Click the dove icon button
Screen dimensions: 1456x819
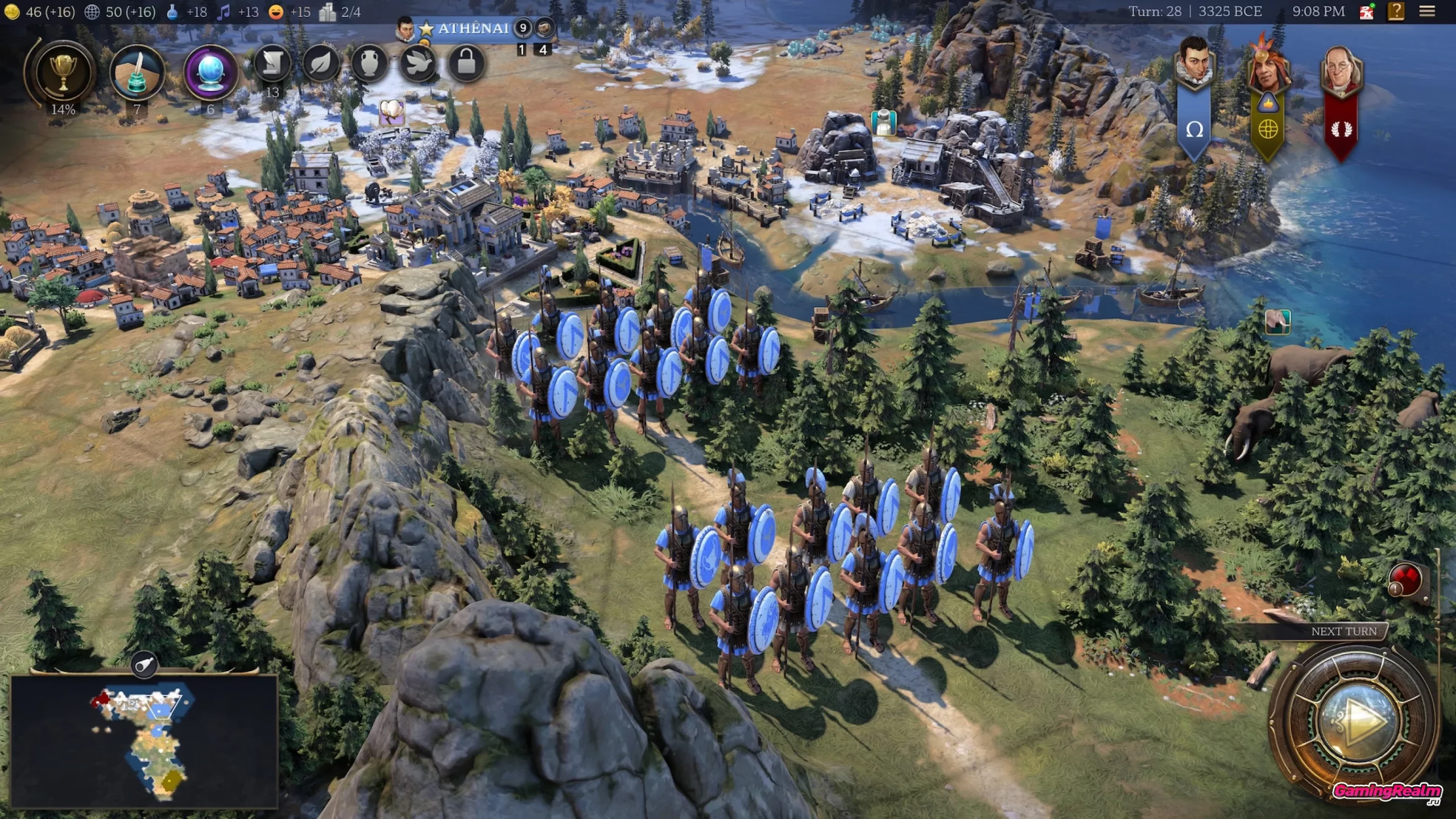419,64
